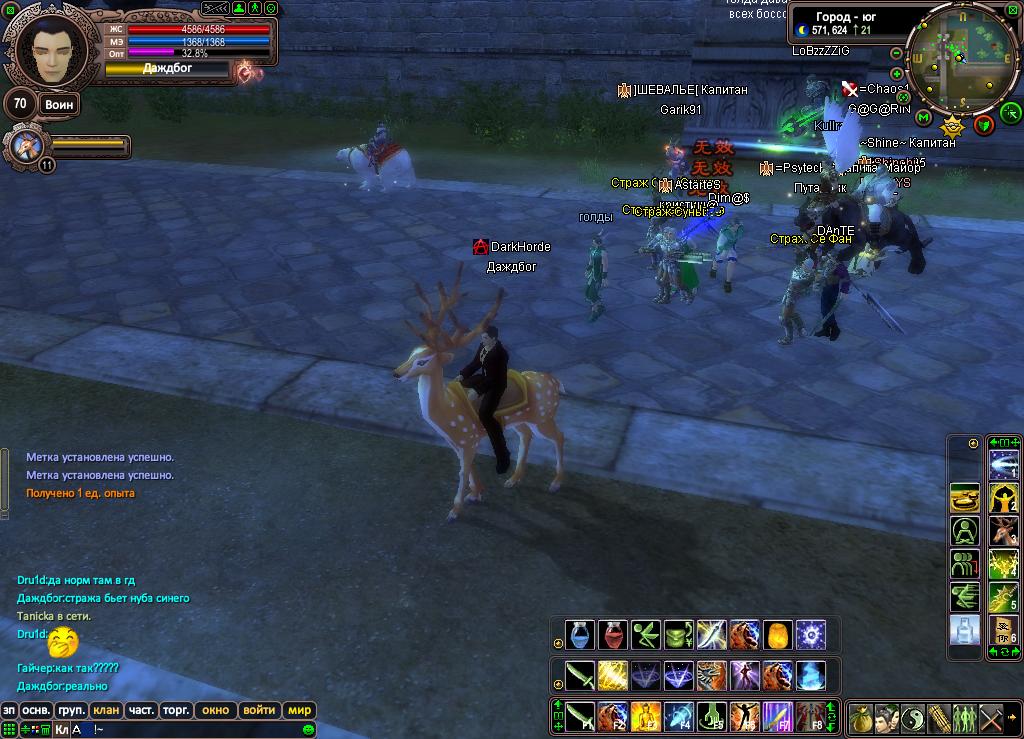The width and height of the screenshot is (1024, 739).
Task: Activate the F1 green sword skill
Action: (580, 716)
